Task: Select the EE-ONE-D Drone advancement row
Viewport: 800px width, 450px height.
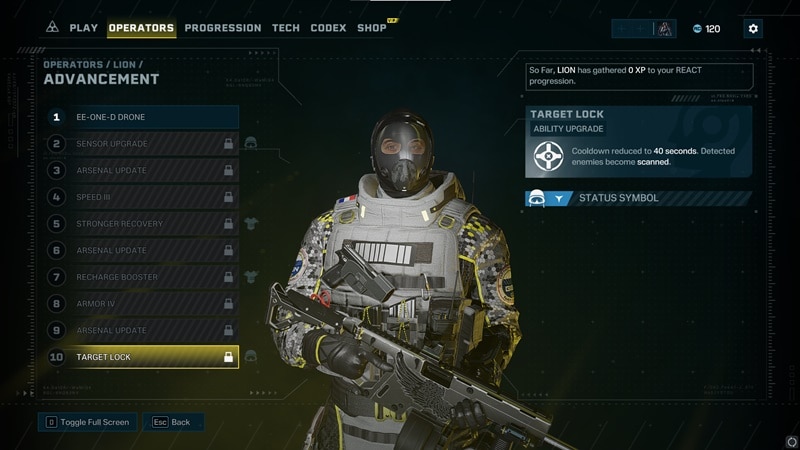Action: coord(143,117)
